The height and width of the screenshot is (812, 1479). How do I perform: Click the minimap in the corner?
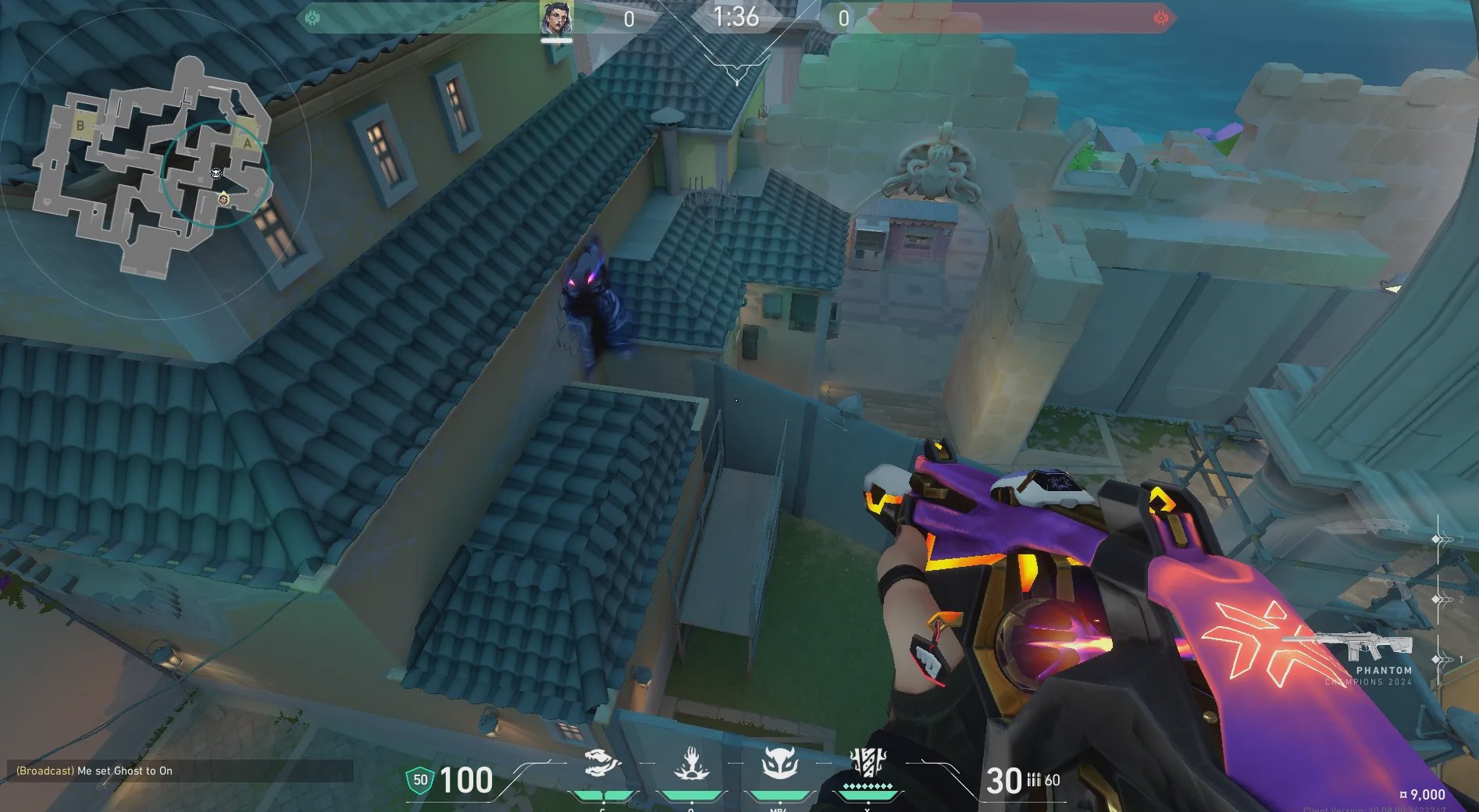(x=156, y=164)
